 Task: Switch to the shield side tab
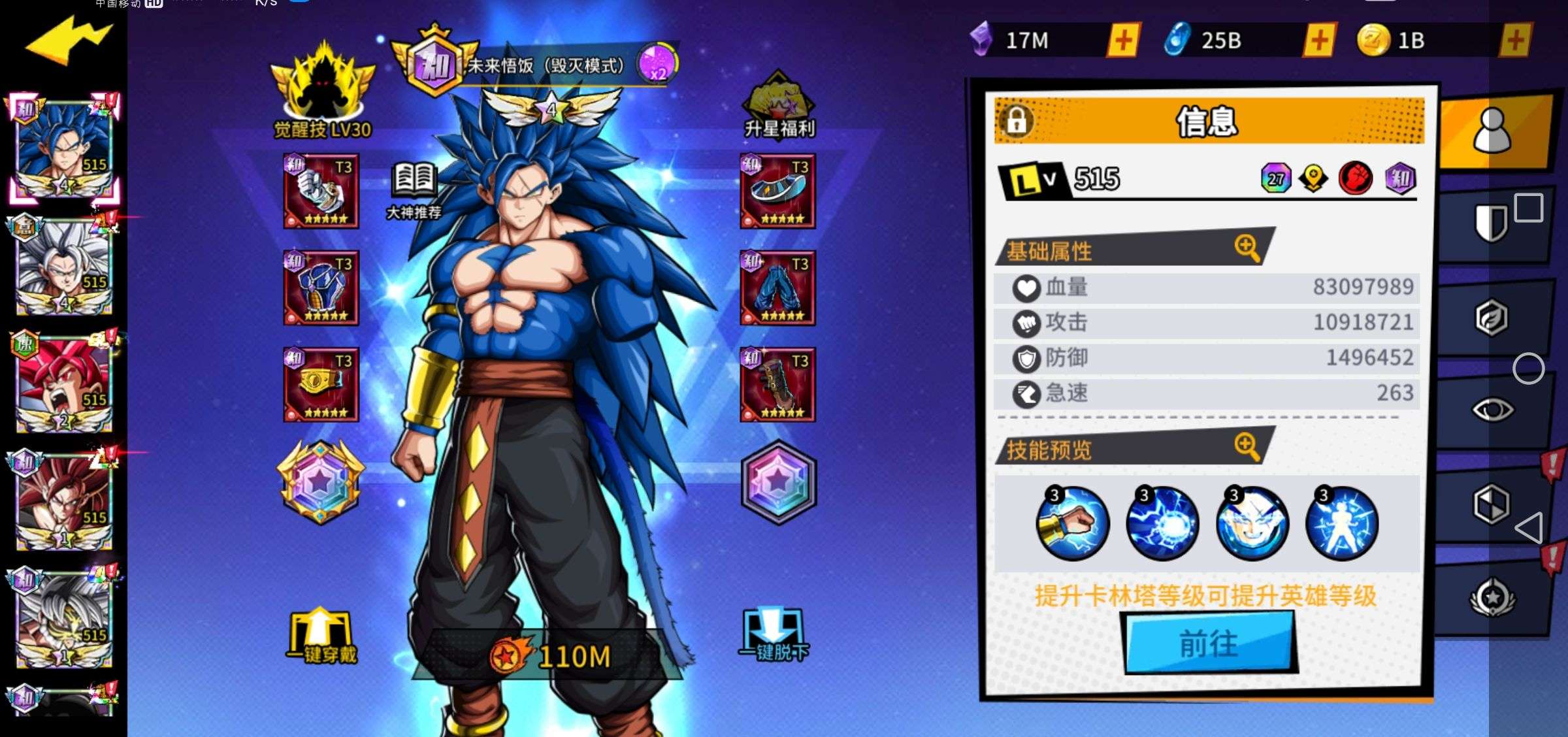point(1491,222)
